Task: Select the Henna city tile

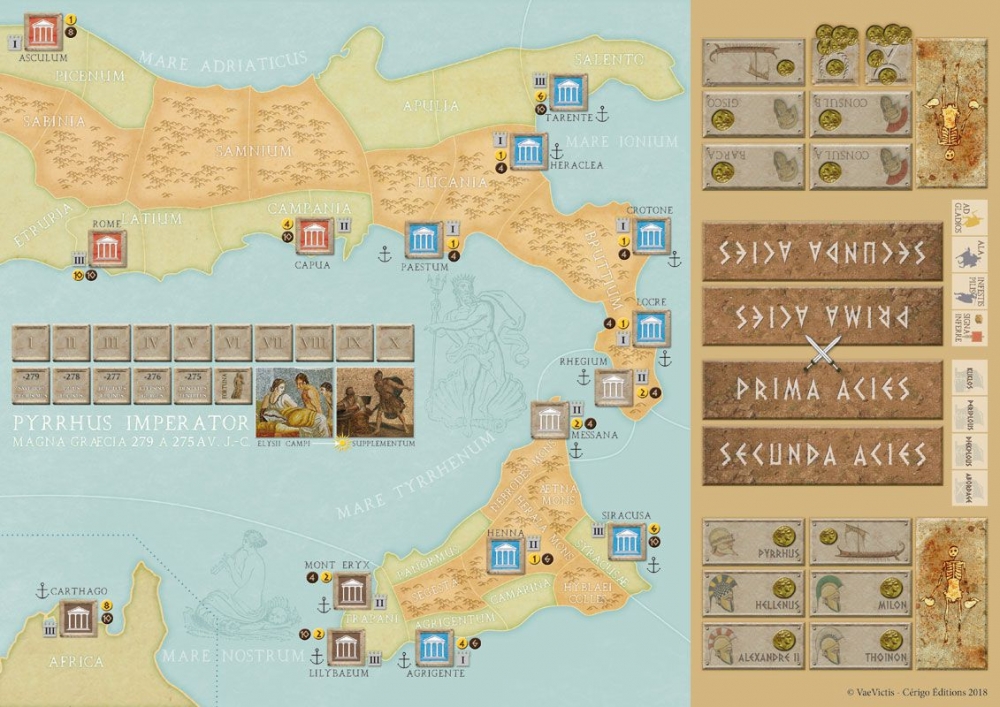Action: 506,553
